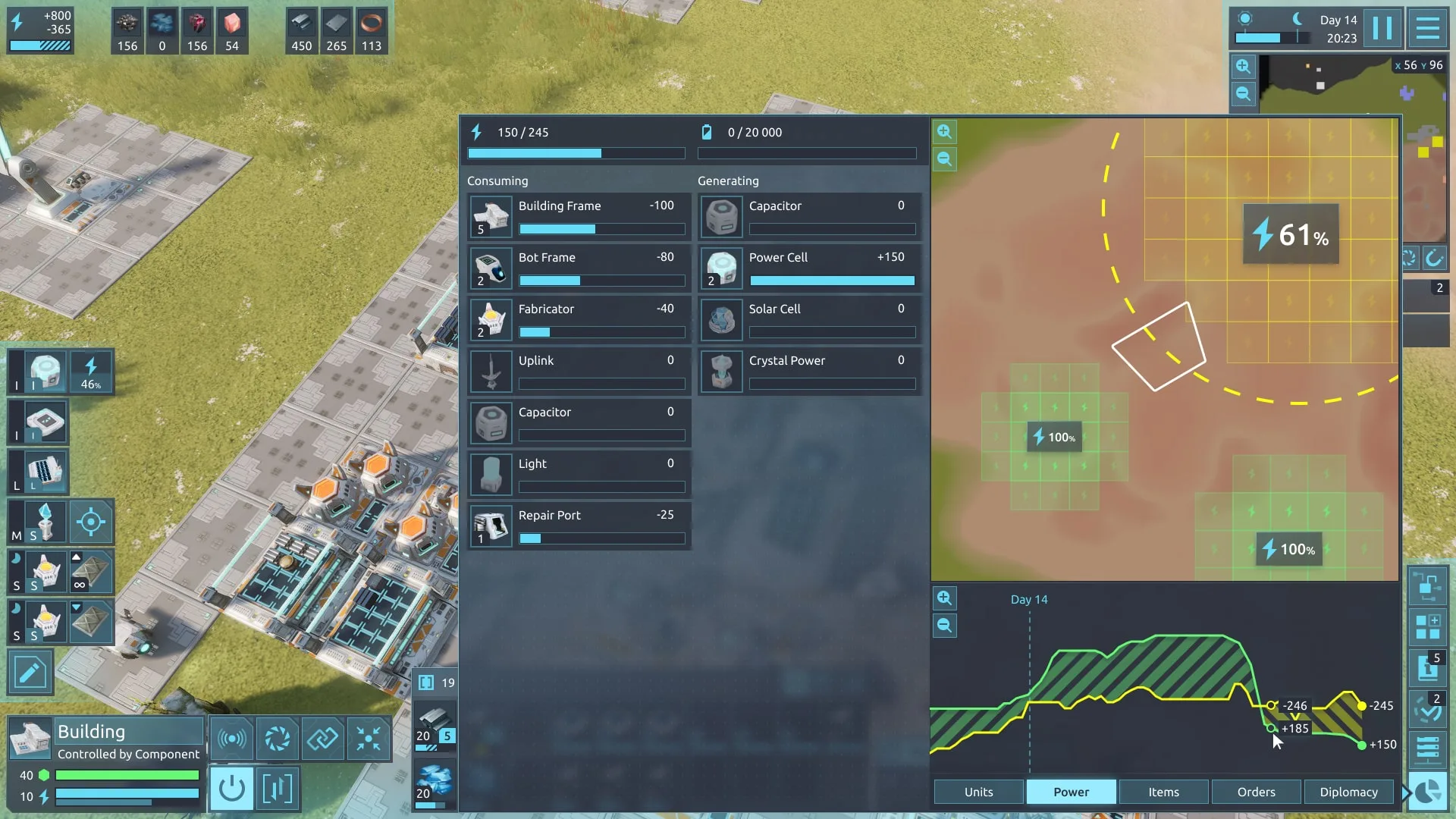Toggle the building power button
Screen dimensions: 1456x819
tap(231, 789)
